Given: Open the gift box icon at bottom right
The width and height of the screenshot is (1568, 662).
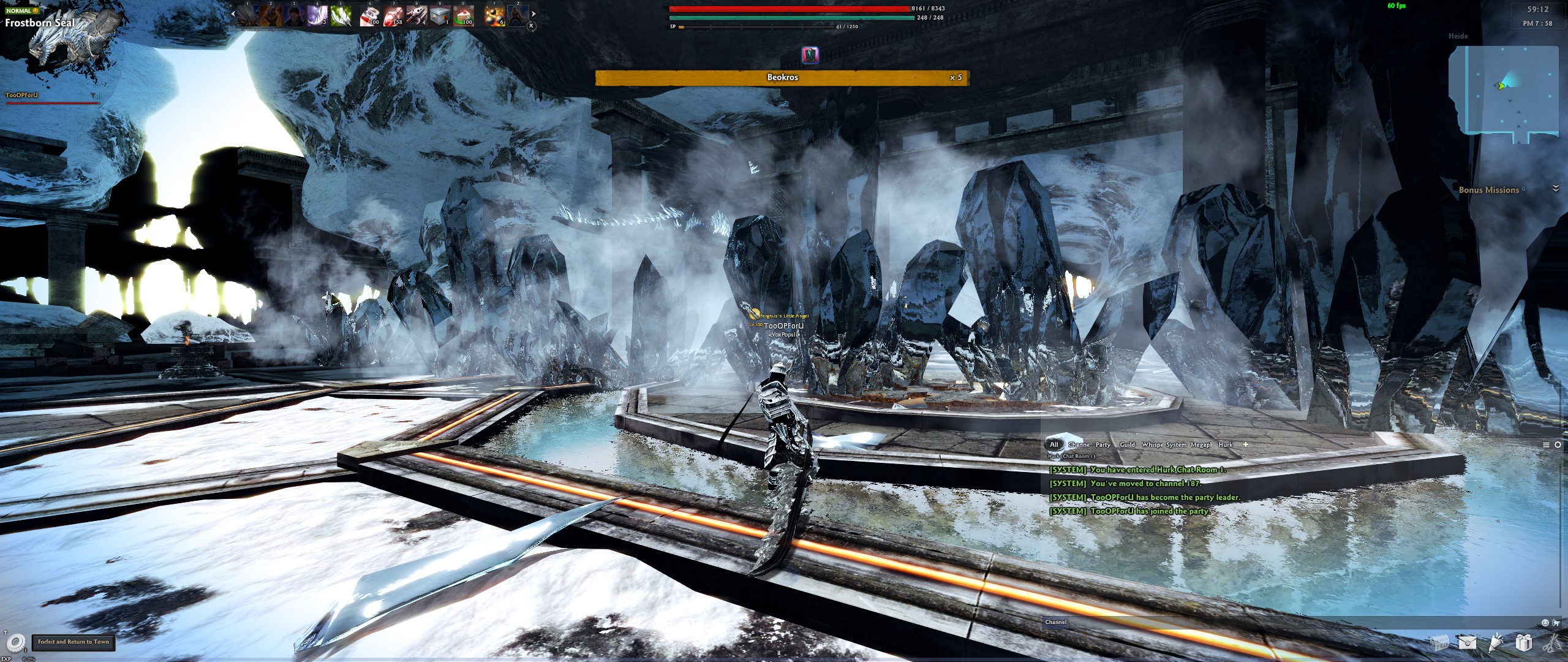Looking at the screenshot, I should [x=1525, y=644].
